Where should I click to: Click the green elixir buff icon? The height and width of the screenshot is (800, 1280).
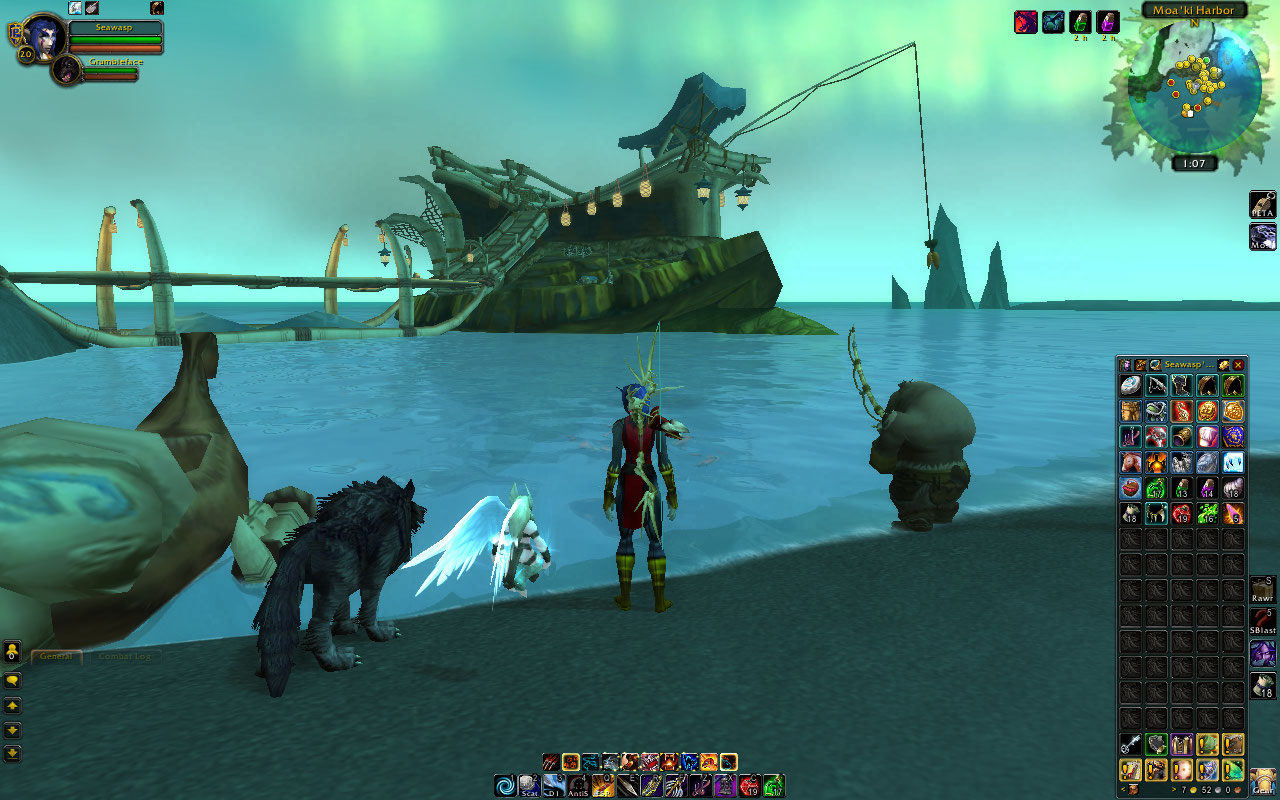pyautogui.click(x=1080, y=22)
